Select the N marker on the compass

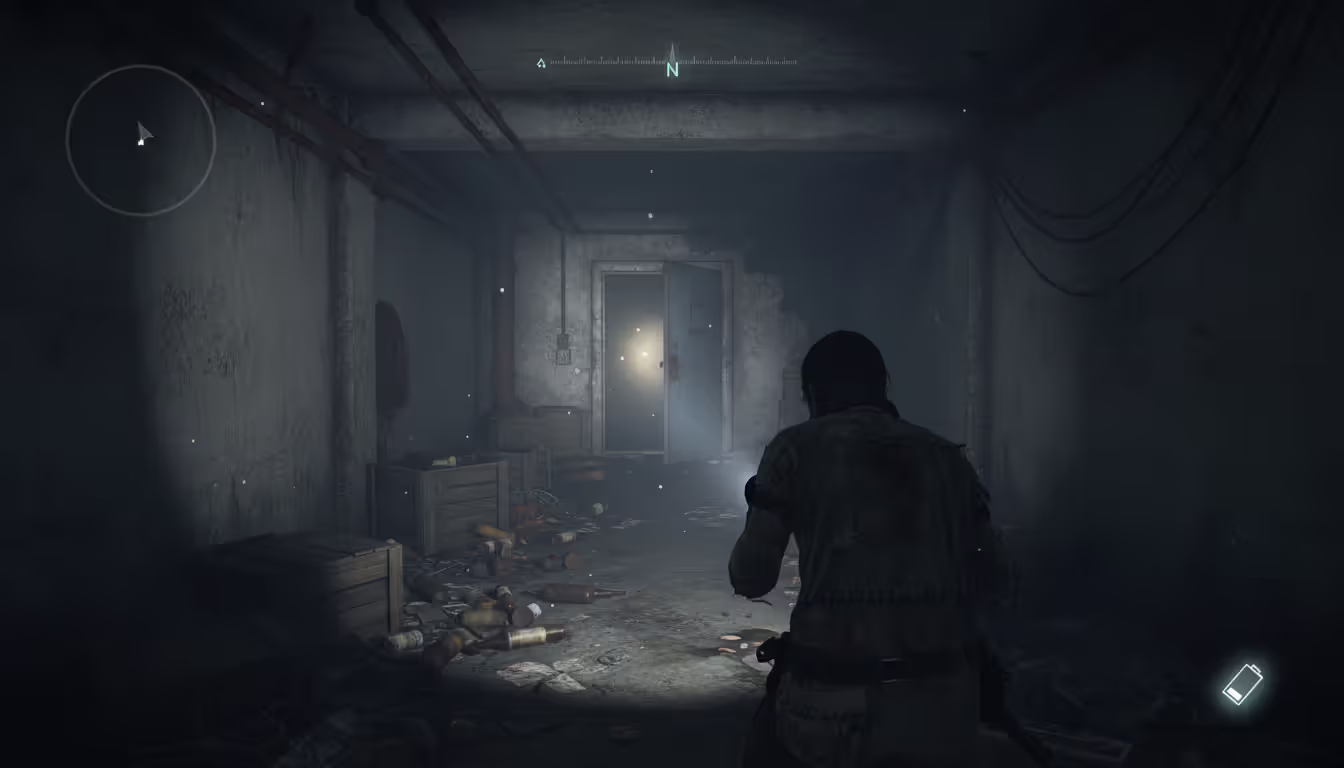[x=672, y=68]
